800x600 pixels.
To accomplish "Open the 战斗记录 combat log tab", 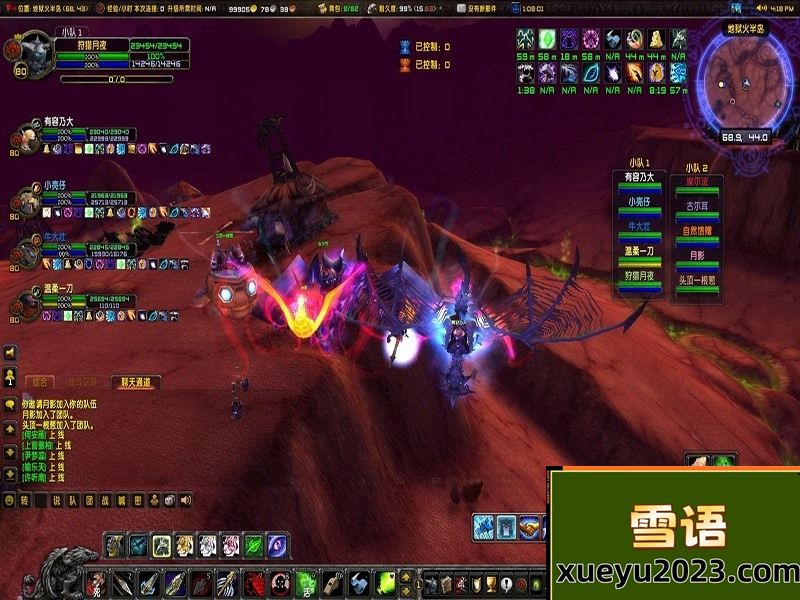I will coord(83,381).
